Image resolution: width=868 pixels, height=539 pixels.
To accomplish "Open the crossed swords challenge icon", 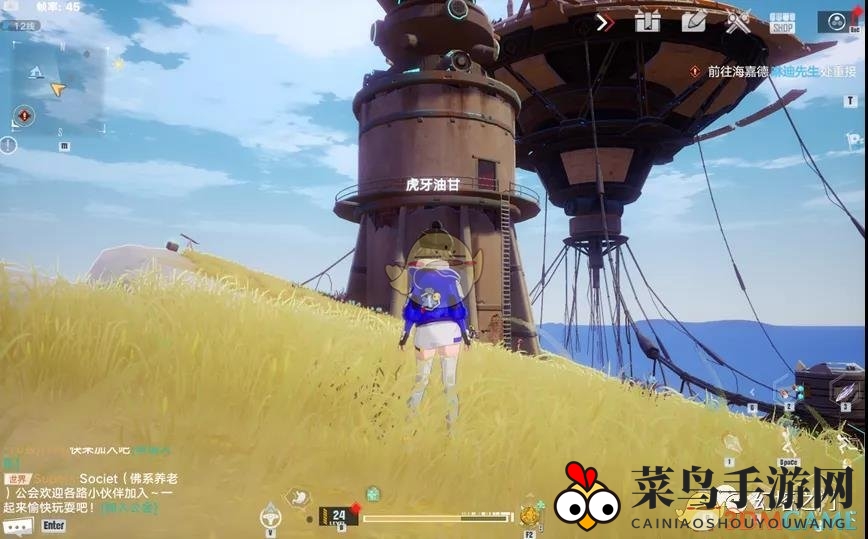I will coord(738,22).
